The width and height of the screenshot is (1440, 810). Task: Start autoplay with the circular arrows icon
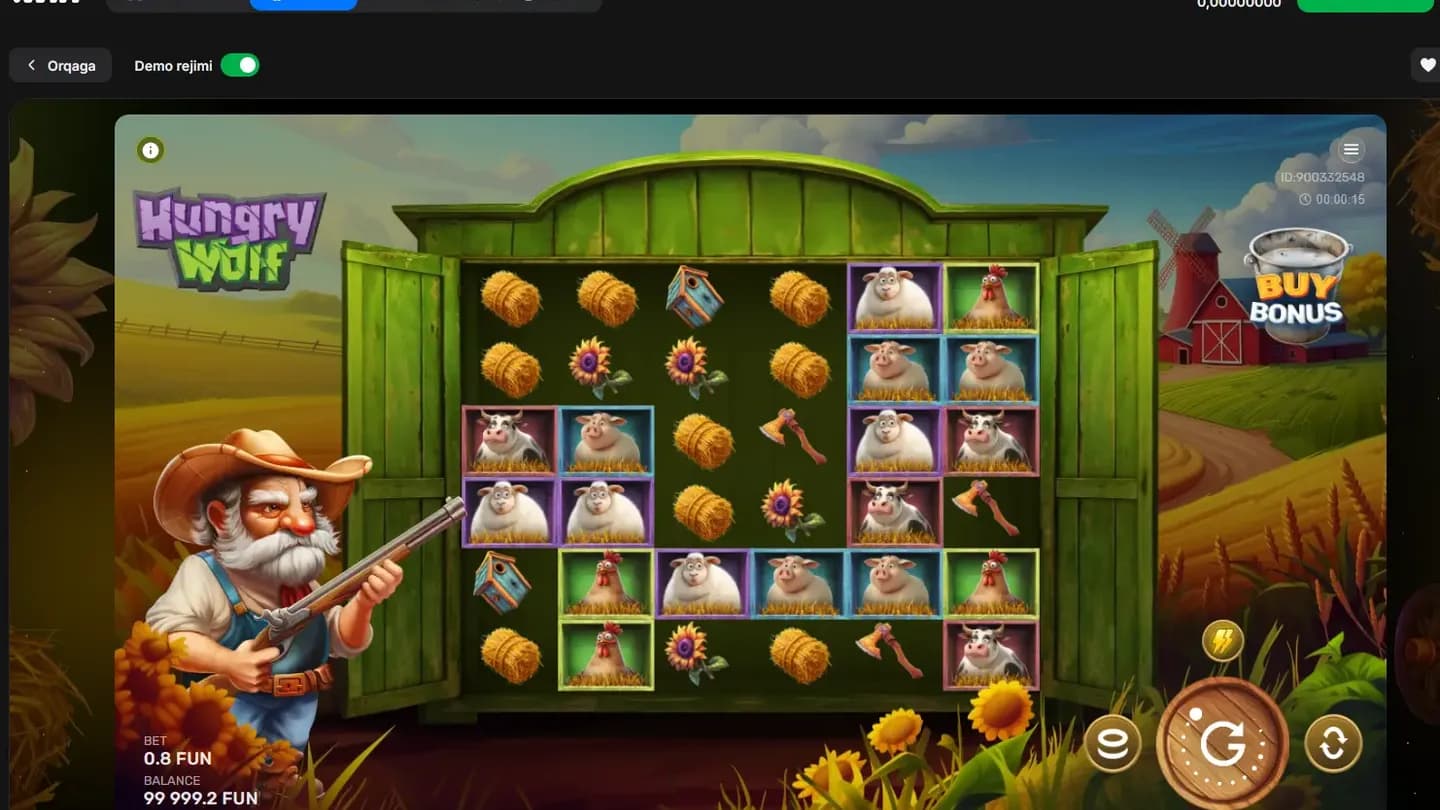click(1333, 744)
